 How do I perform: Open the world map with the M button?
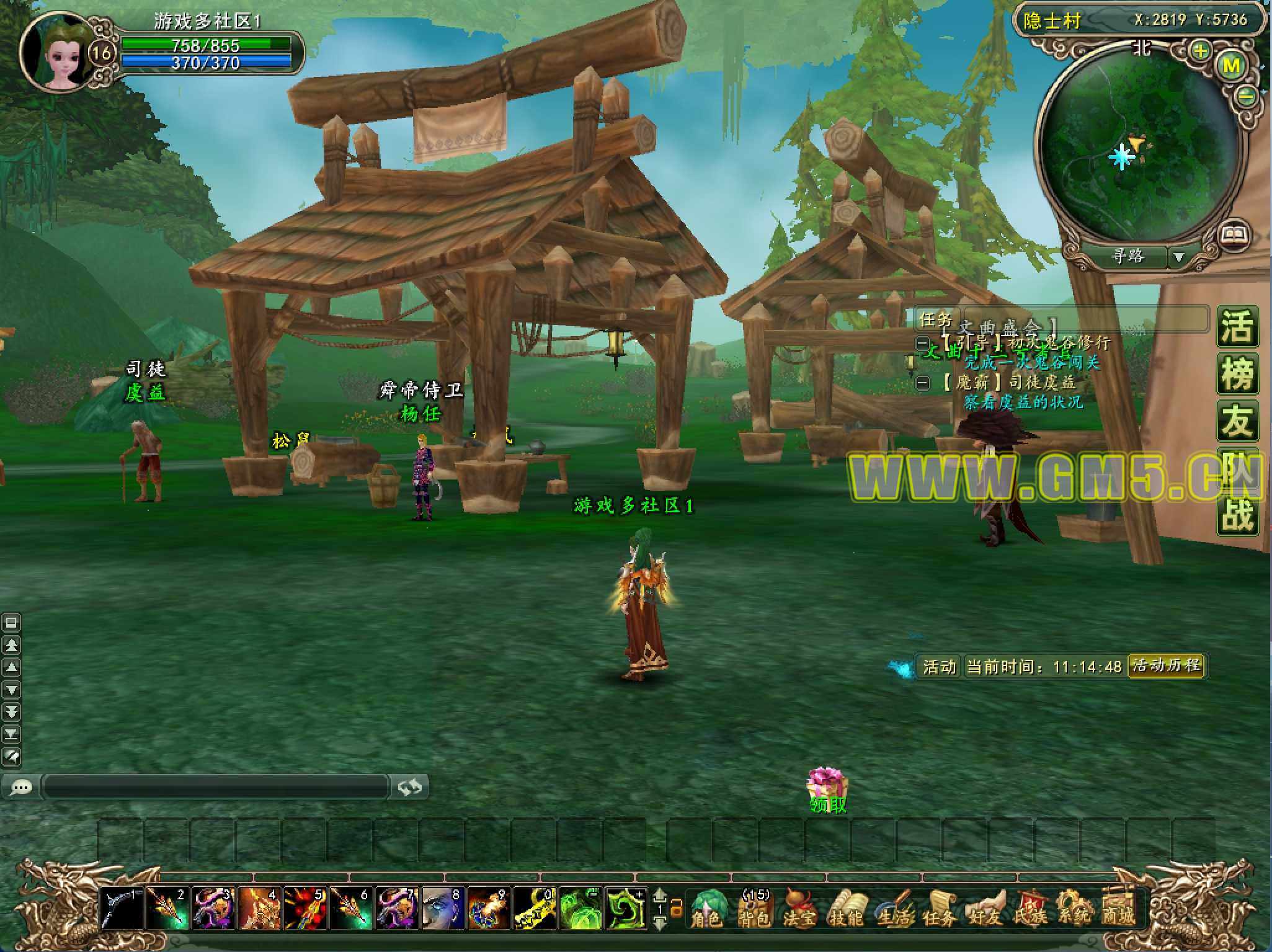[1231, 66]
